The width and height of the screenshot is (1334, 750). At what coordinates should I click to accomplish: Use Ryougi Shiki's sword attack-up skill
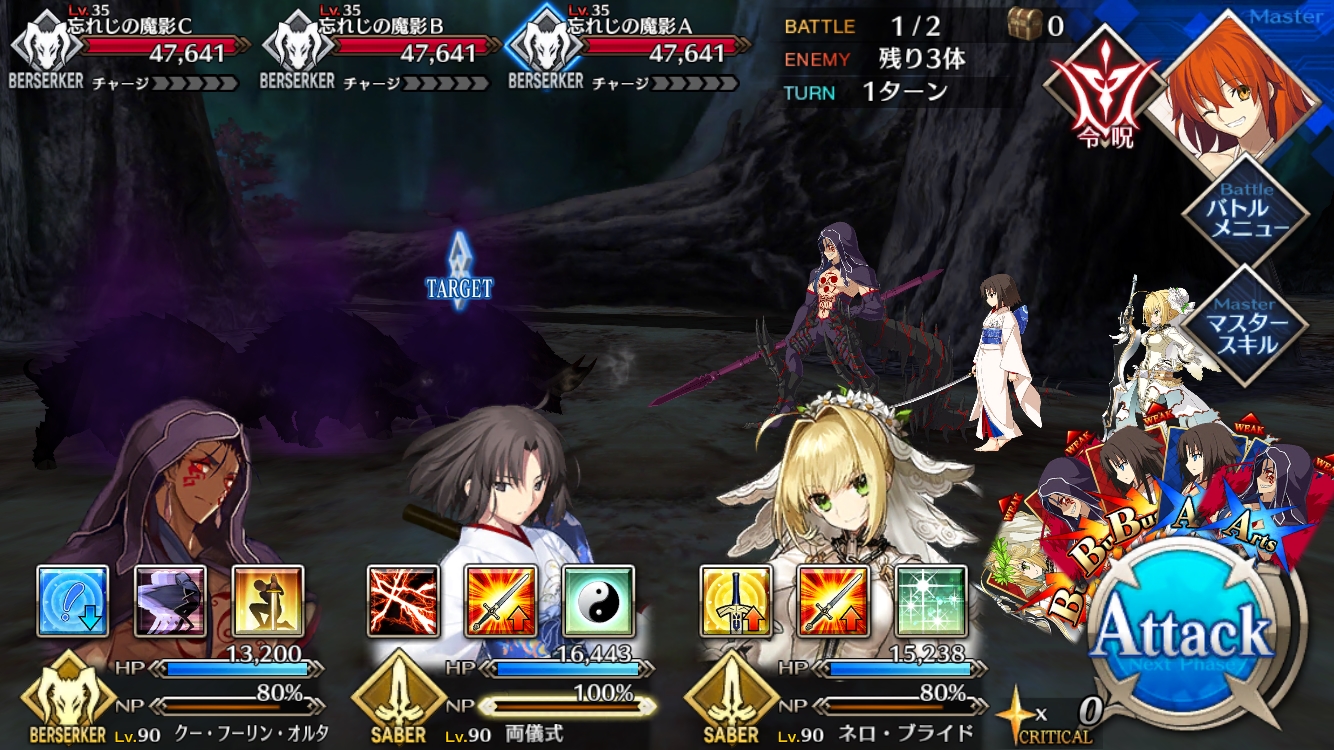(501, 601)
